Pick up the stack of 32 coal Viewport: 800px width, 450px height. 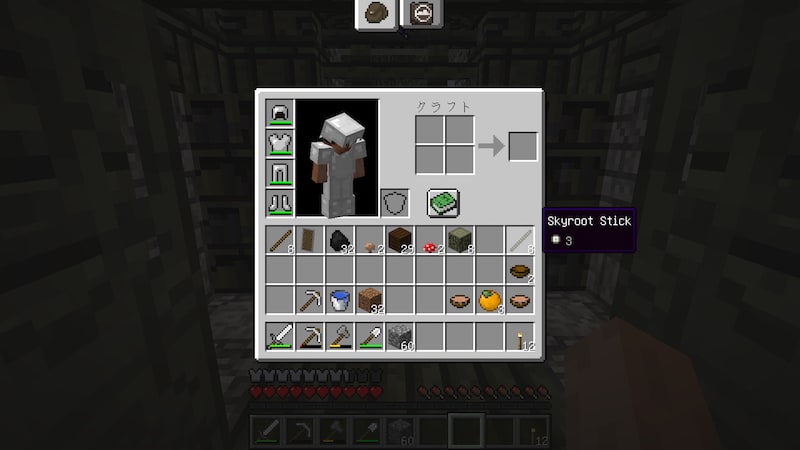click(x=340, y=240)
